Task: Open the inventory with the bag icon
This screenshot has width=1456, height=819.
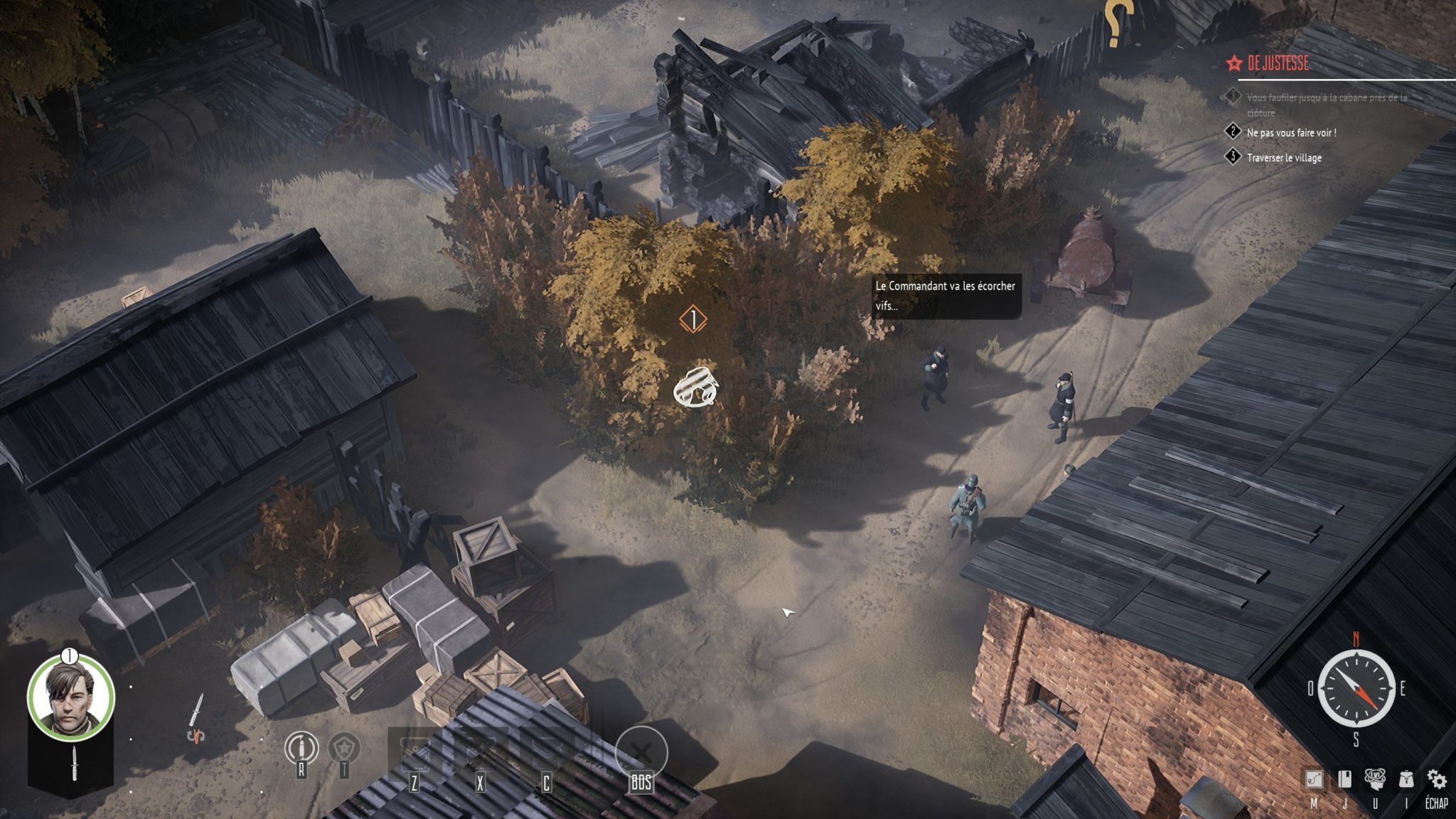Action: coord(1406,778)
